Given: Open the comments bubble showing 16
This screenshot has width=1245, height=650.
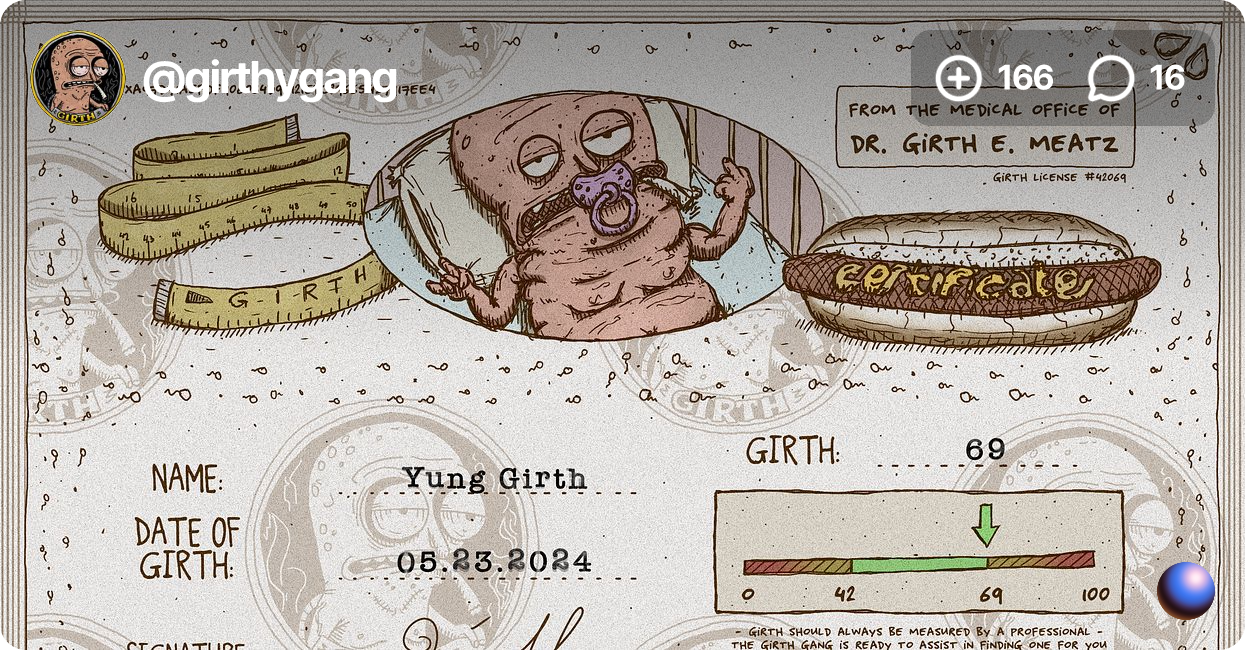Looking at the screenshot, I should (1110, 78).
